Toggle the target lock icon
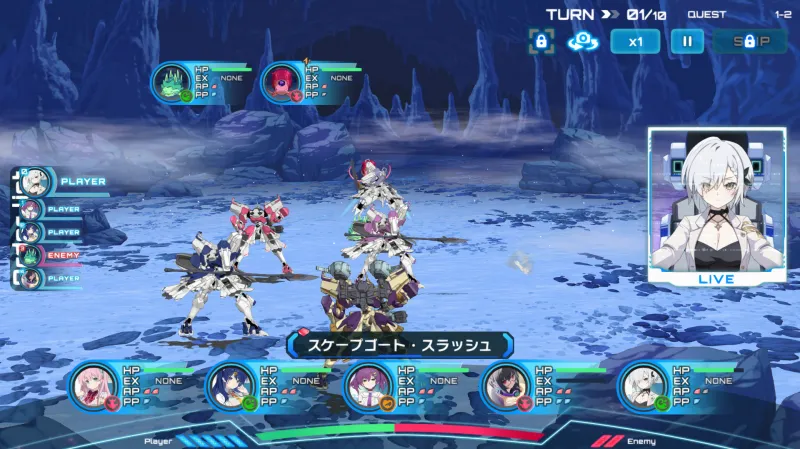Screen dimensions: 800x449 541,41
